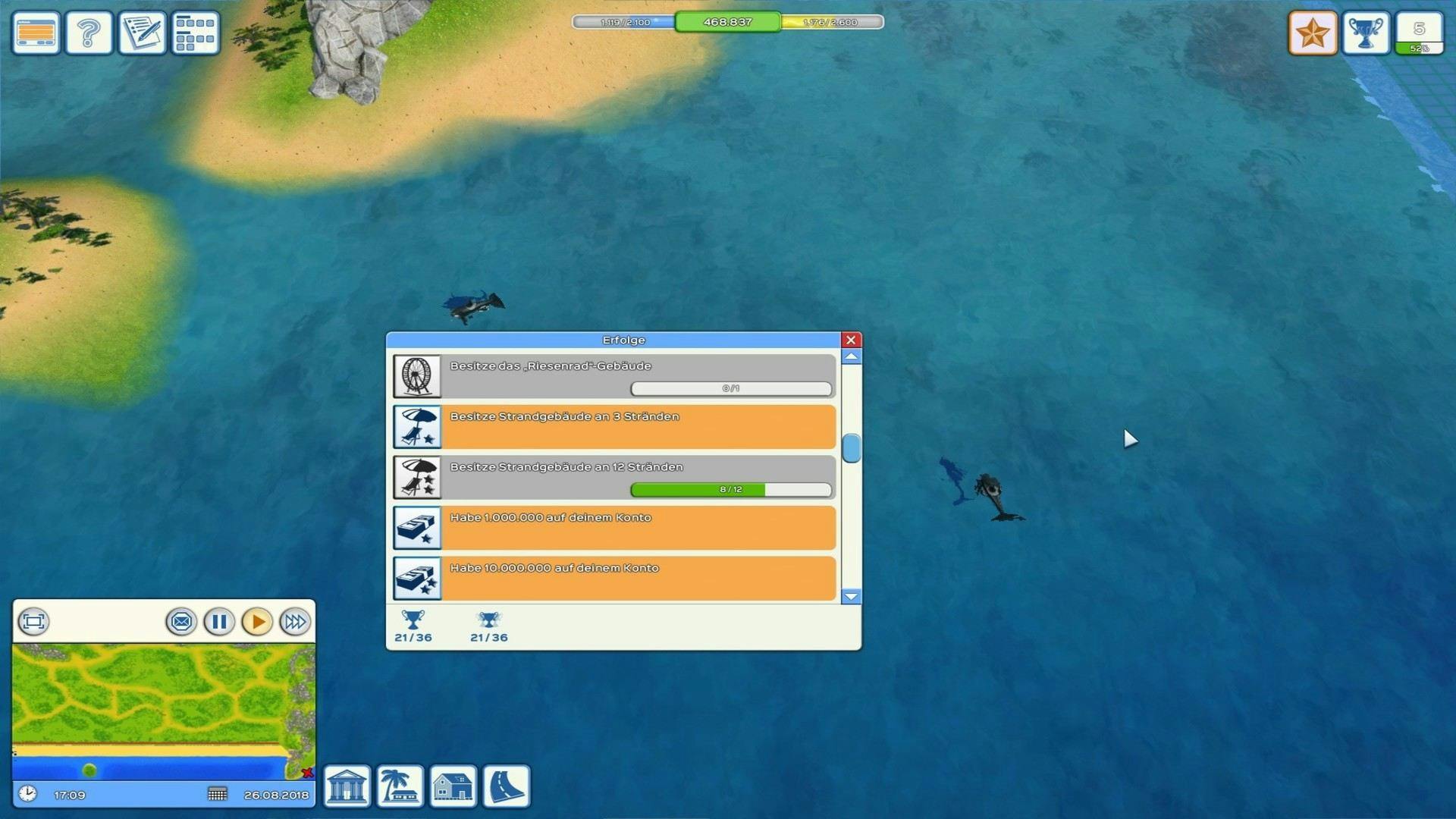Open the task list notepad icon
The width and height of the screenshot is (1456, 819).
pyautogui.click(x=142, y=32)
